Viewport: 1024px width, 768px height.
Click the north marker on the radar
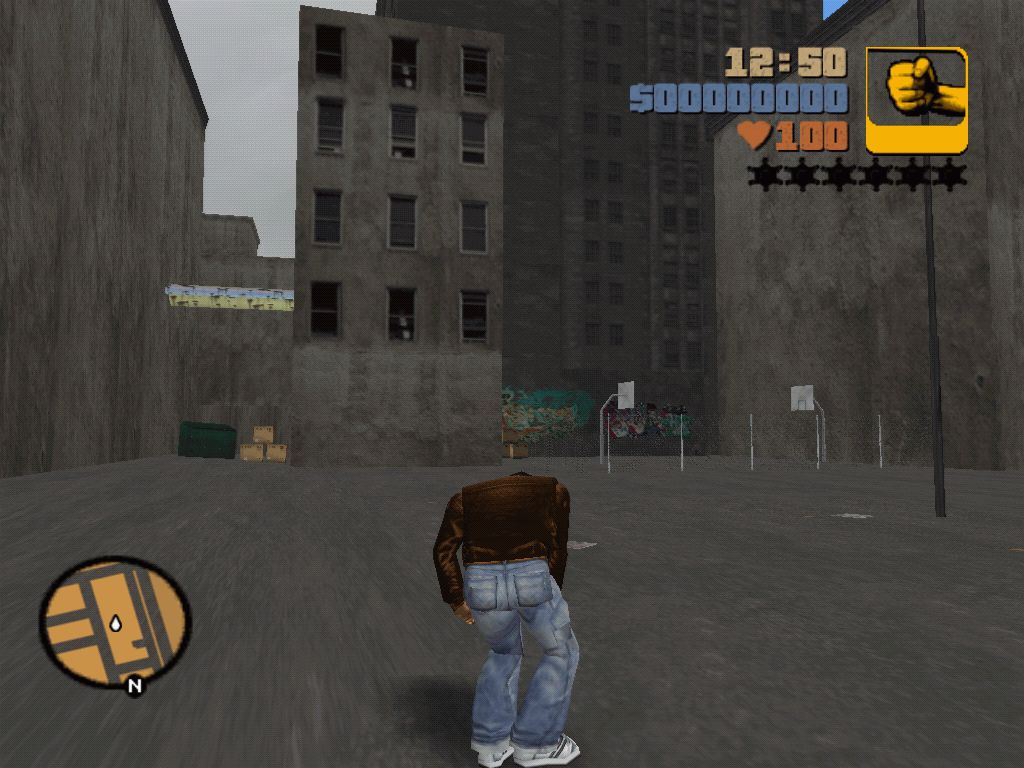pyautogui.click(x=134, y=686)
